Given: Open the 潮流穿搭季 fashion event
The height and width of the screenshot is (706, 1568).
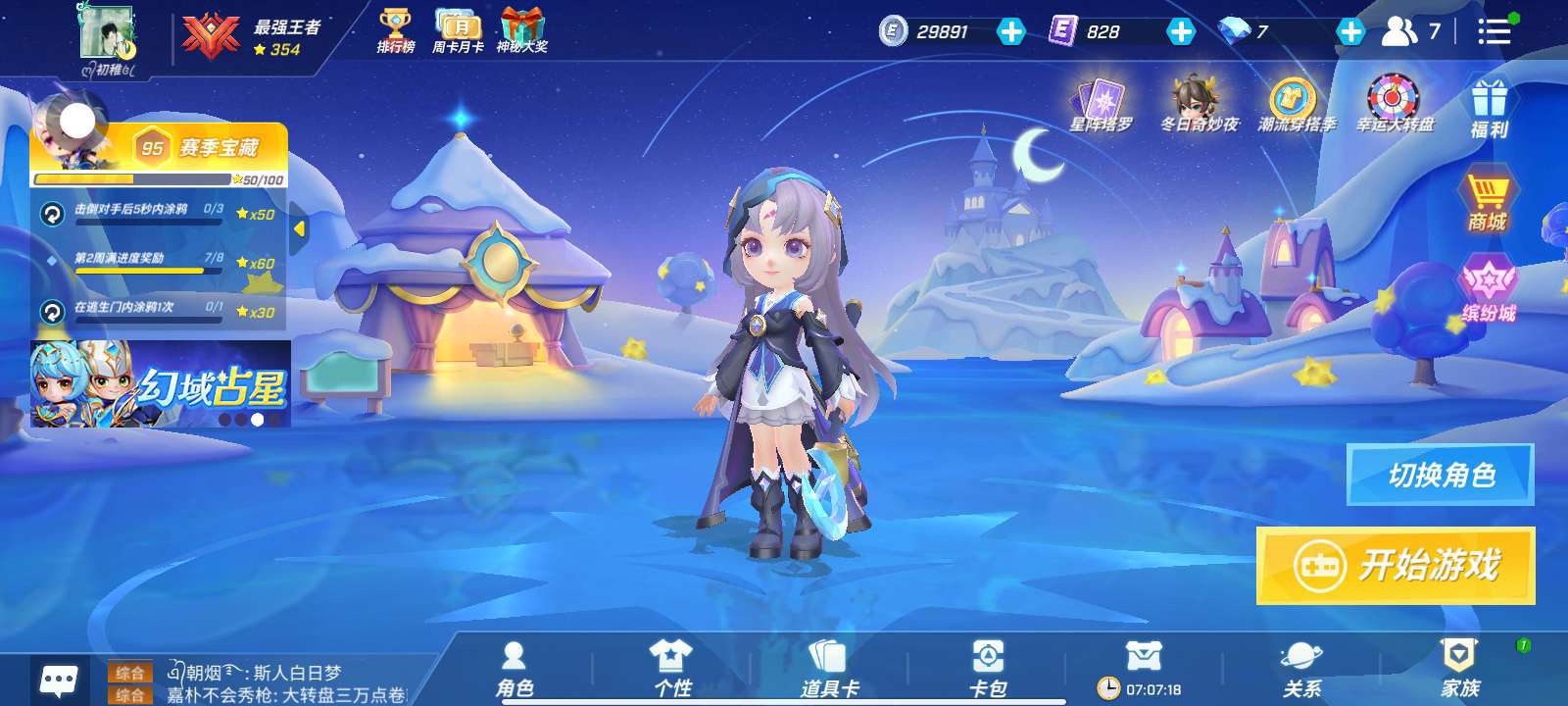Looking at the screenshot, I should [1296, 104].
